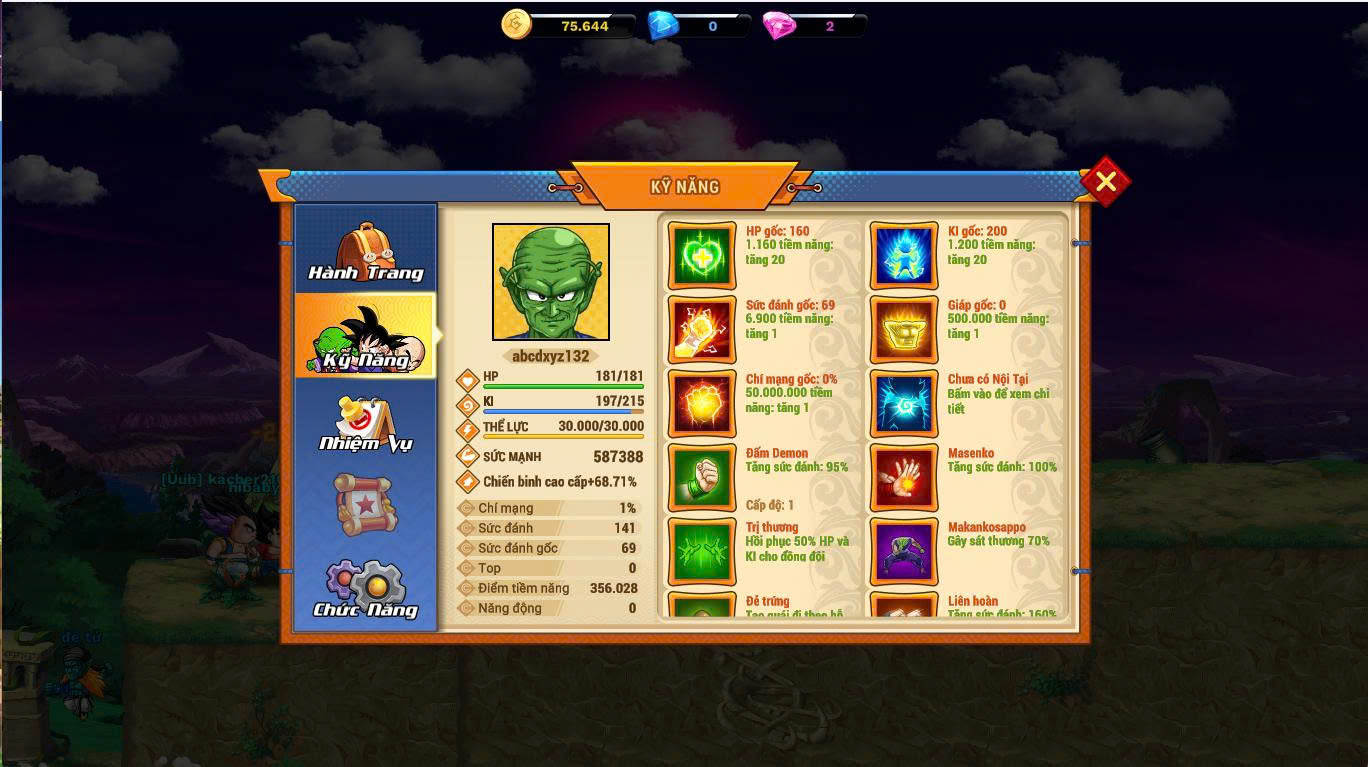Upgrade Giáp gốc golden armor icon
Image resolution: width=1368 pixels, height=767 pixels.
pos(904,330)
